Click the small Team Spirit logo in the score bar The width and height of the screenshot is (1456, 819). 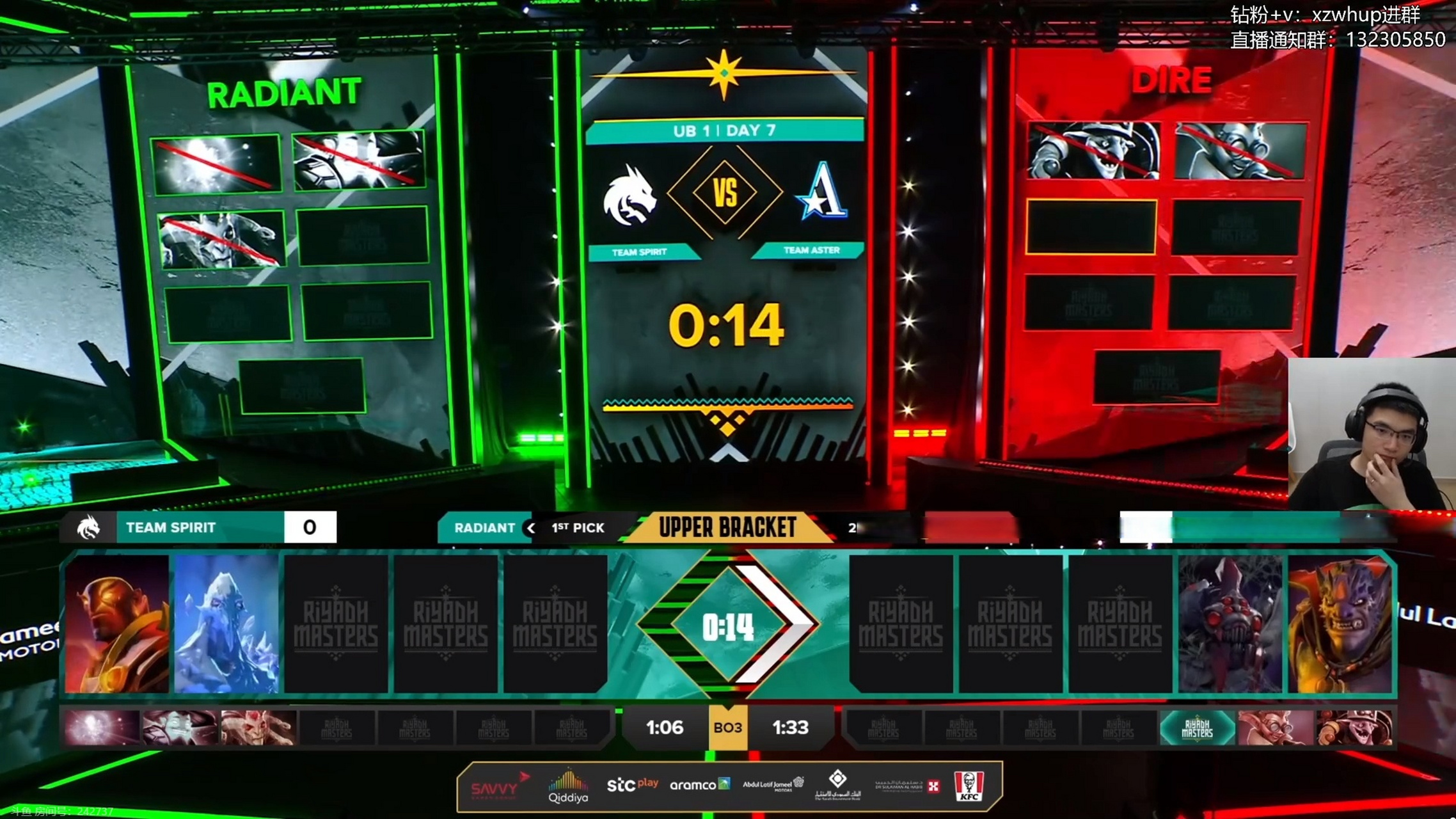pyautogui.click(x=91, y=527)
